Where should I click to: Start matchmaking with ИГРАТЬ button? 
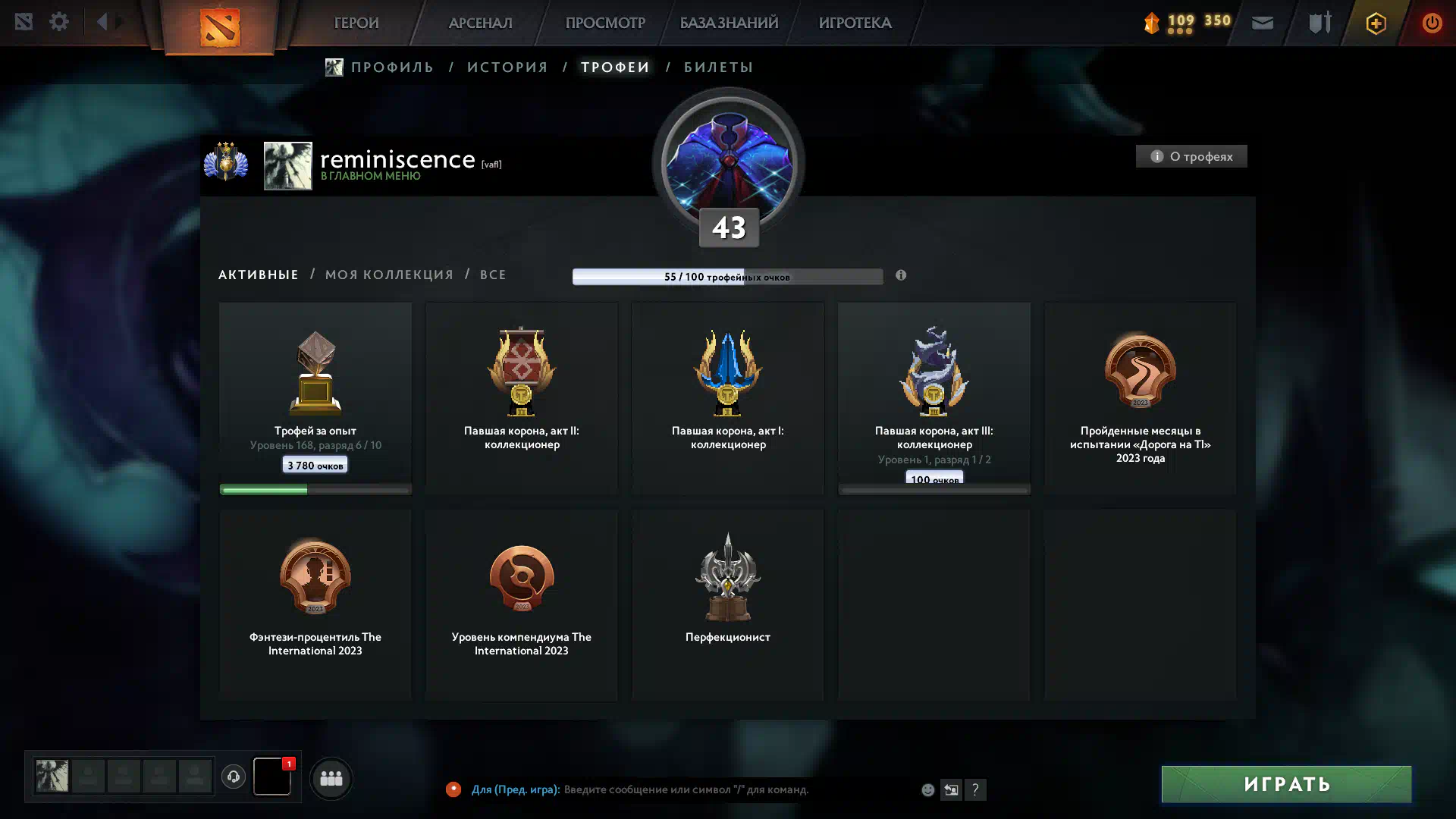click(1286, 784)
